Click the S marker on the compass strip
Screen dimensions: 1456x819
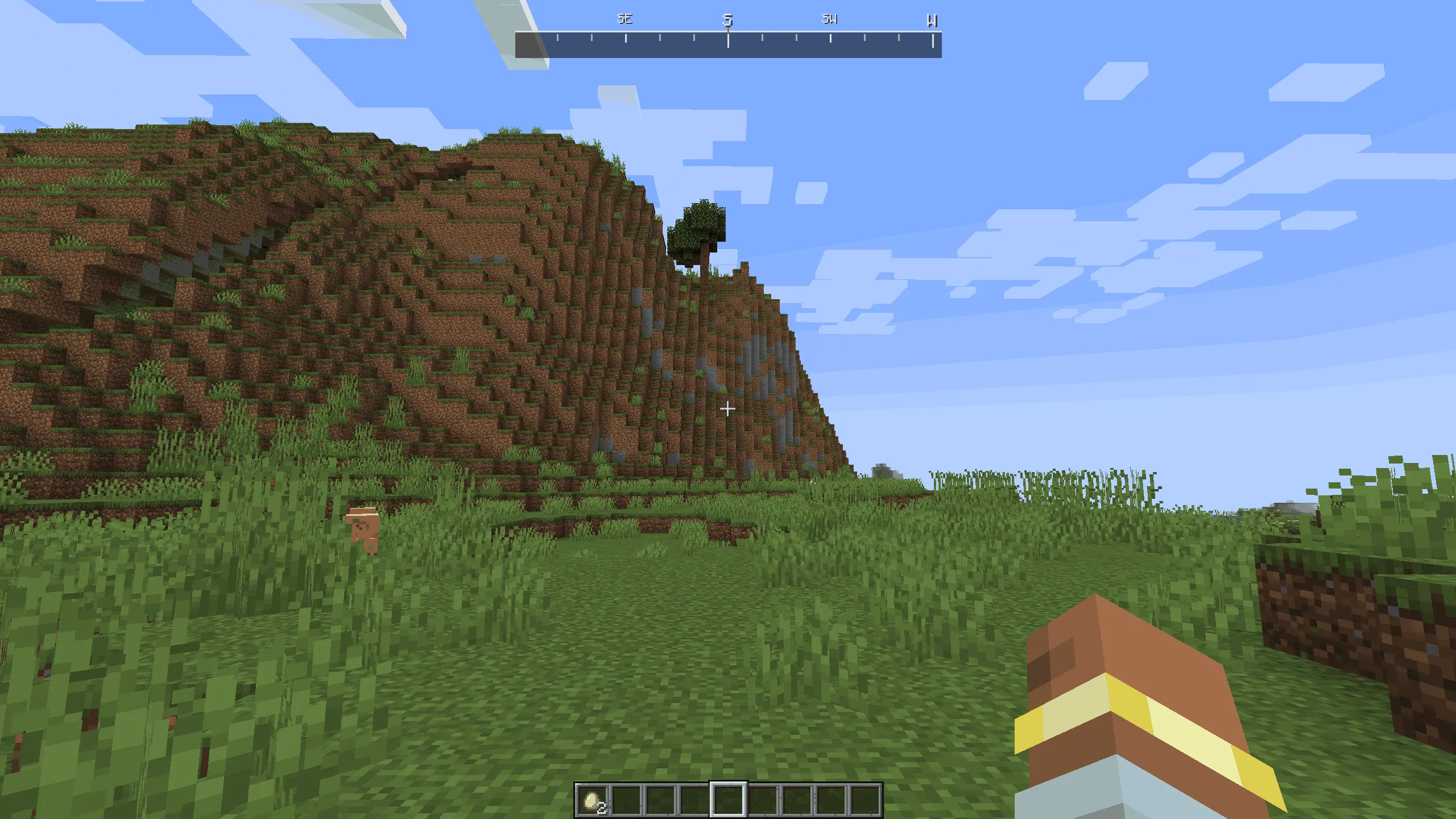(729, 20)
